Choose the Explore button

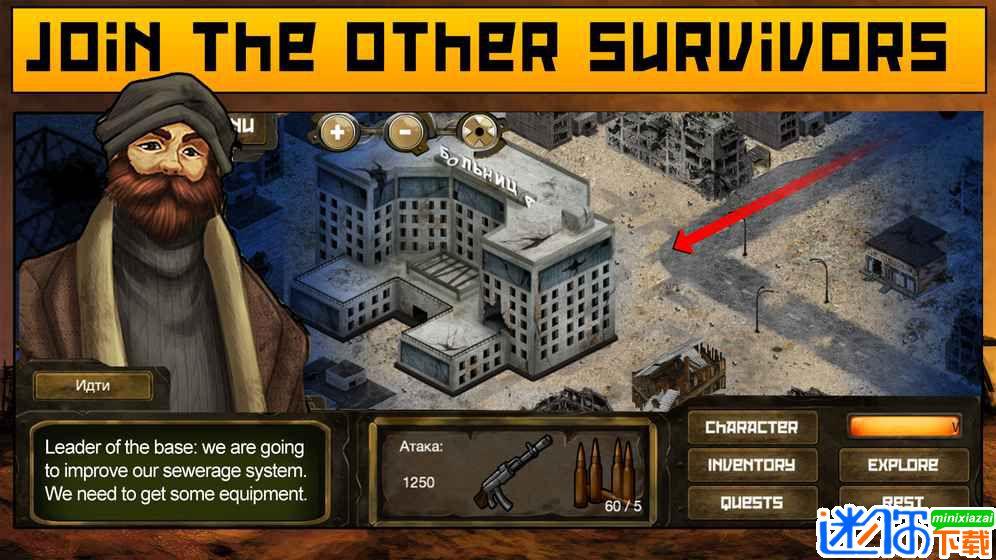click(x=903, y=465)
